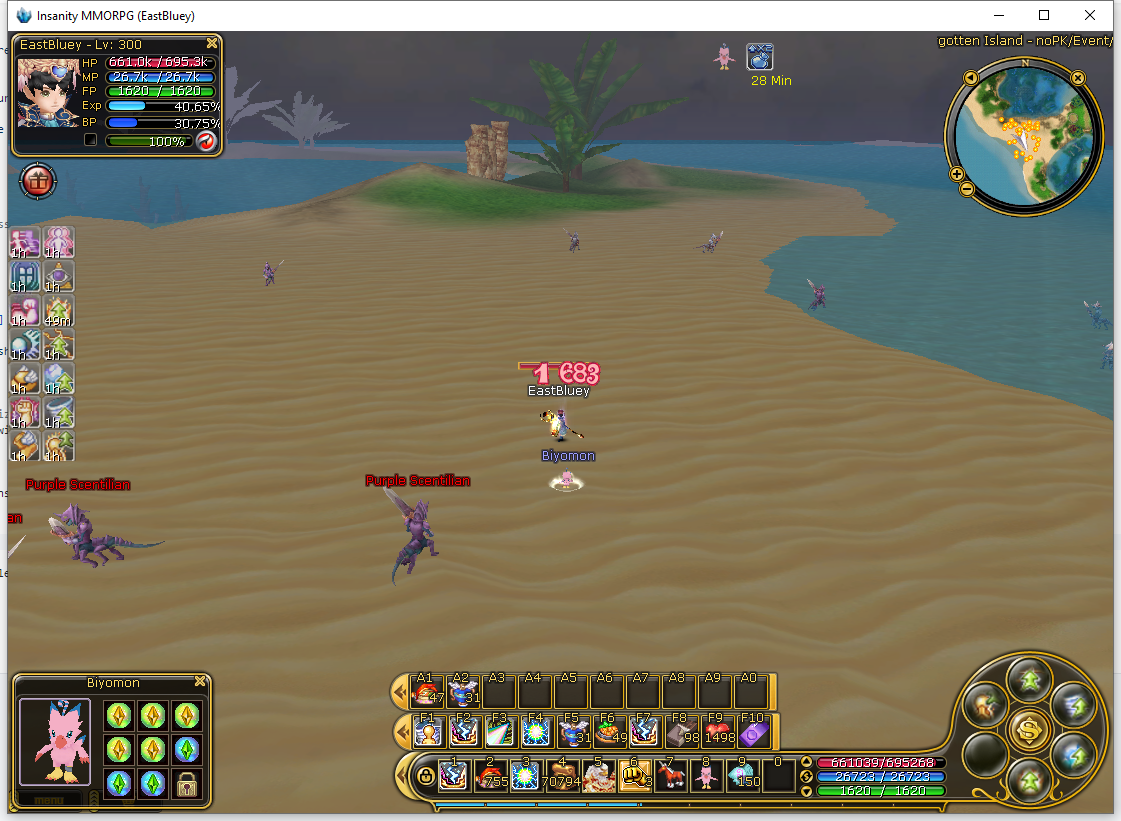
Task: Summon the horse mount in slot 7
Action: click(669, 775)
